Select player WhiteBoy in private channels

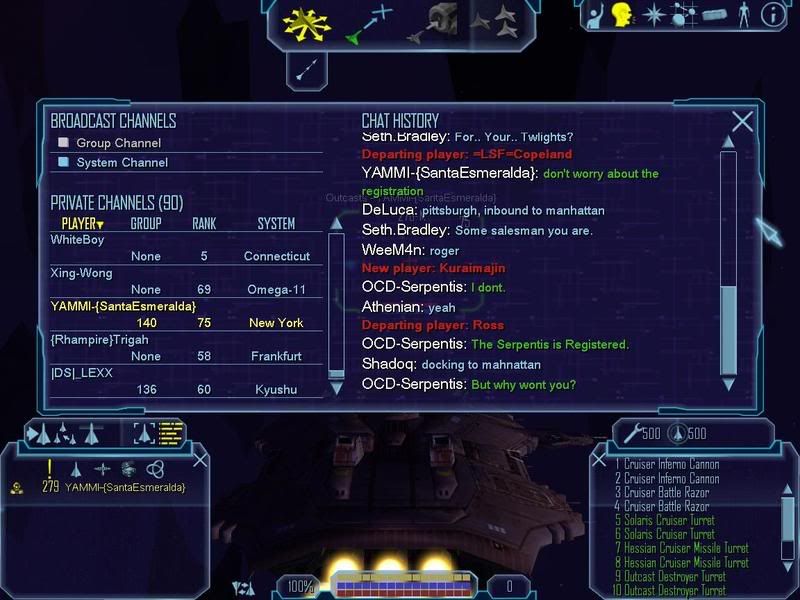pyautogui.click(x=78, y=240)
